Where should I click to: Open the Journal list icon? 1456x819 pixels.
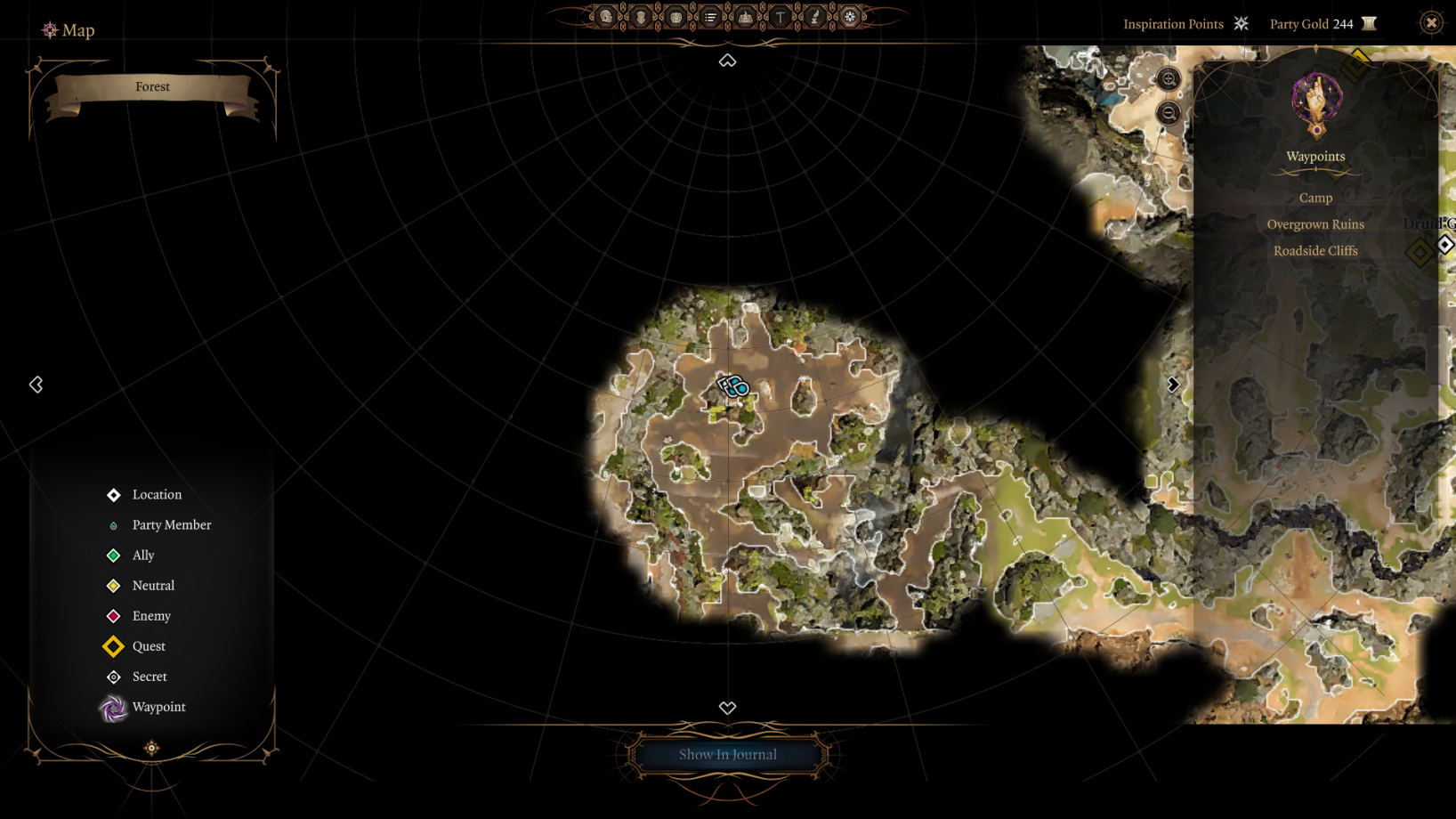coord(710,17)
